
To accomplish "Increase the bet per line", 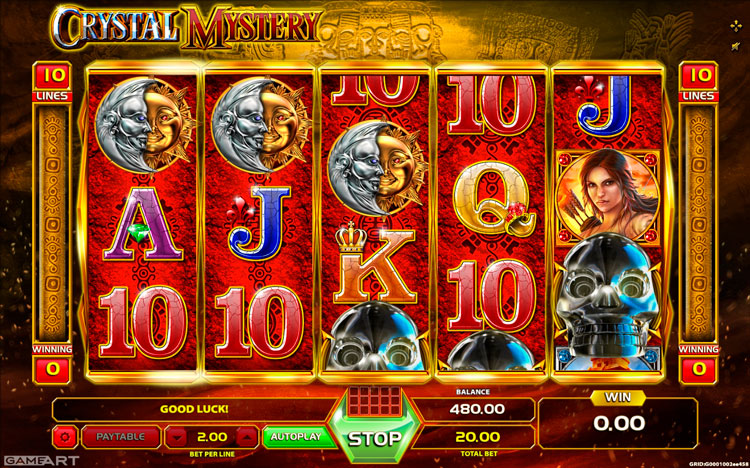I will click(249, 437).
